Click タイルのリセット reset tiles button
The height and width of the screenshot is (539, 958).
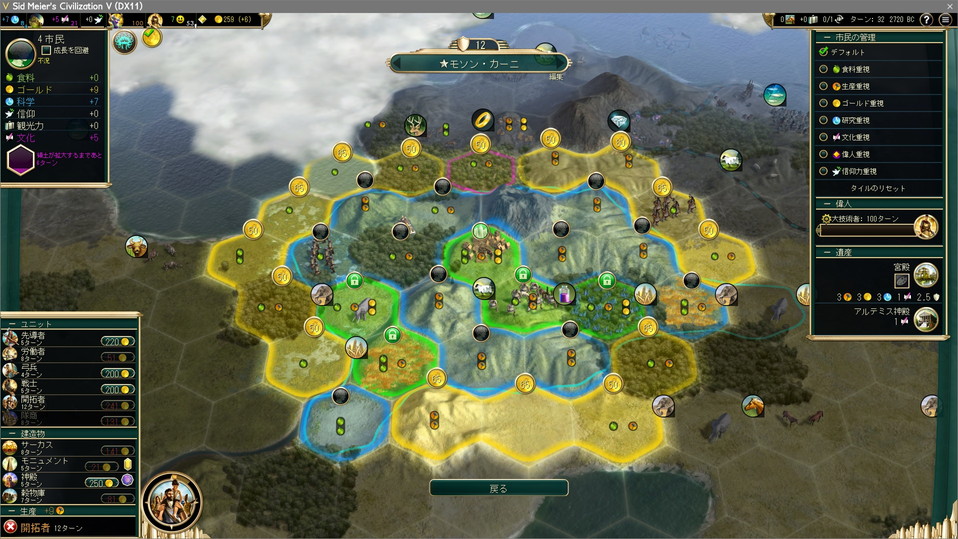(x=878, y=188)
